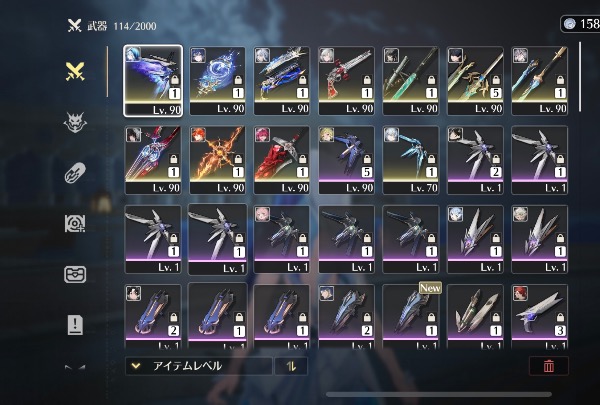The height and width of the screenshot is (405, 600).
Task: Select the weapon marked New
Action: [411, 316]
